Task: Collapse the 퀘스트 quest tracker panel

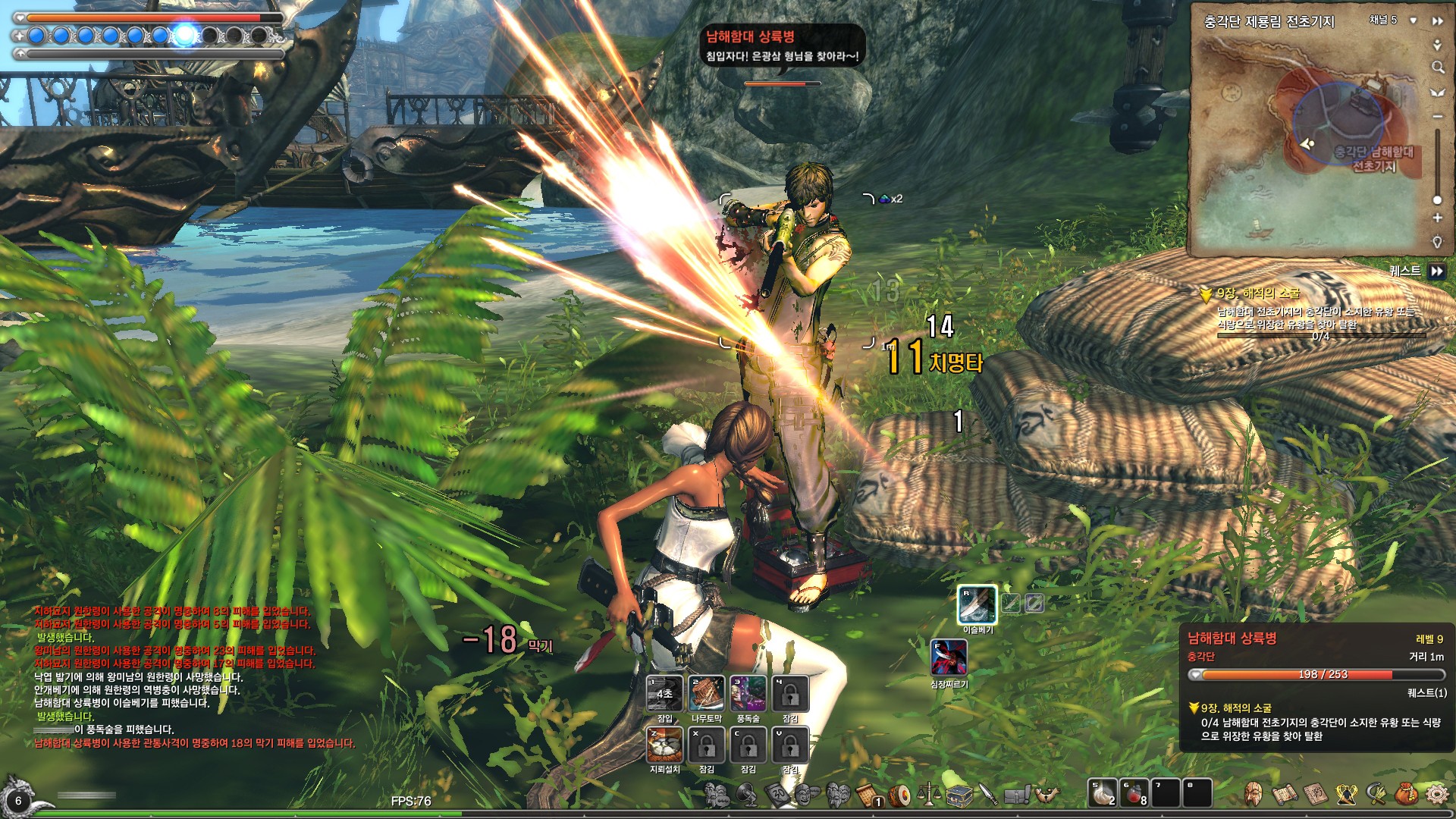Action: pos(1437,271)
